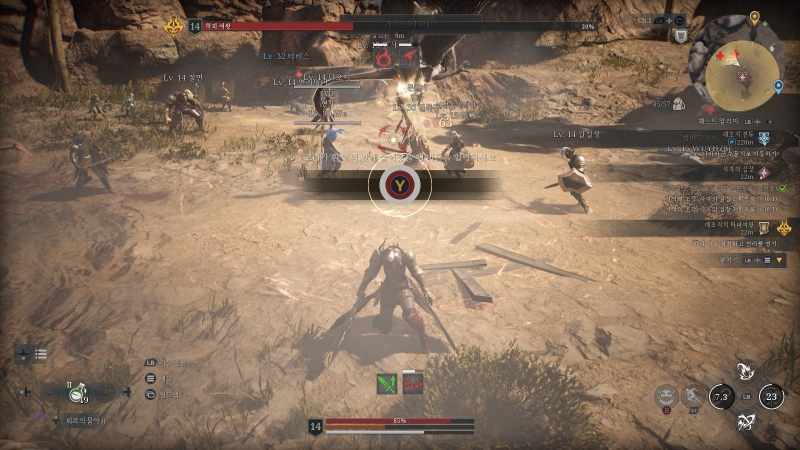Select the red diamond quest showing 22m
Viewport: 800px width, 450px height.
[764, 172]
